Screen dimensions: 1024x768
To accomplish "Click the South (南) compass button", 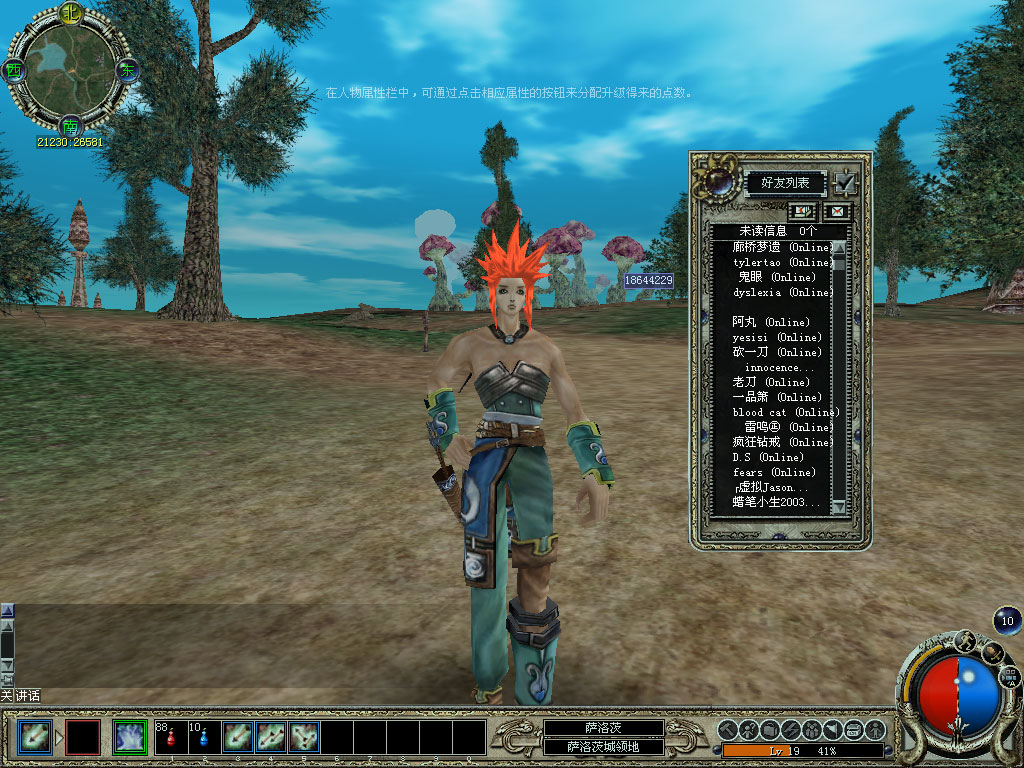I will pyautogui.click(x=70, y=128).
